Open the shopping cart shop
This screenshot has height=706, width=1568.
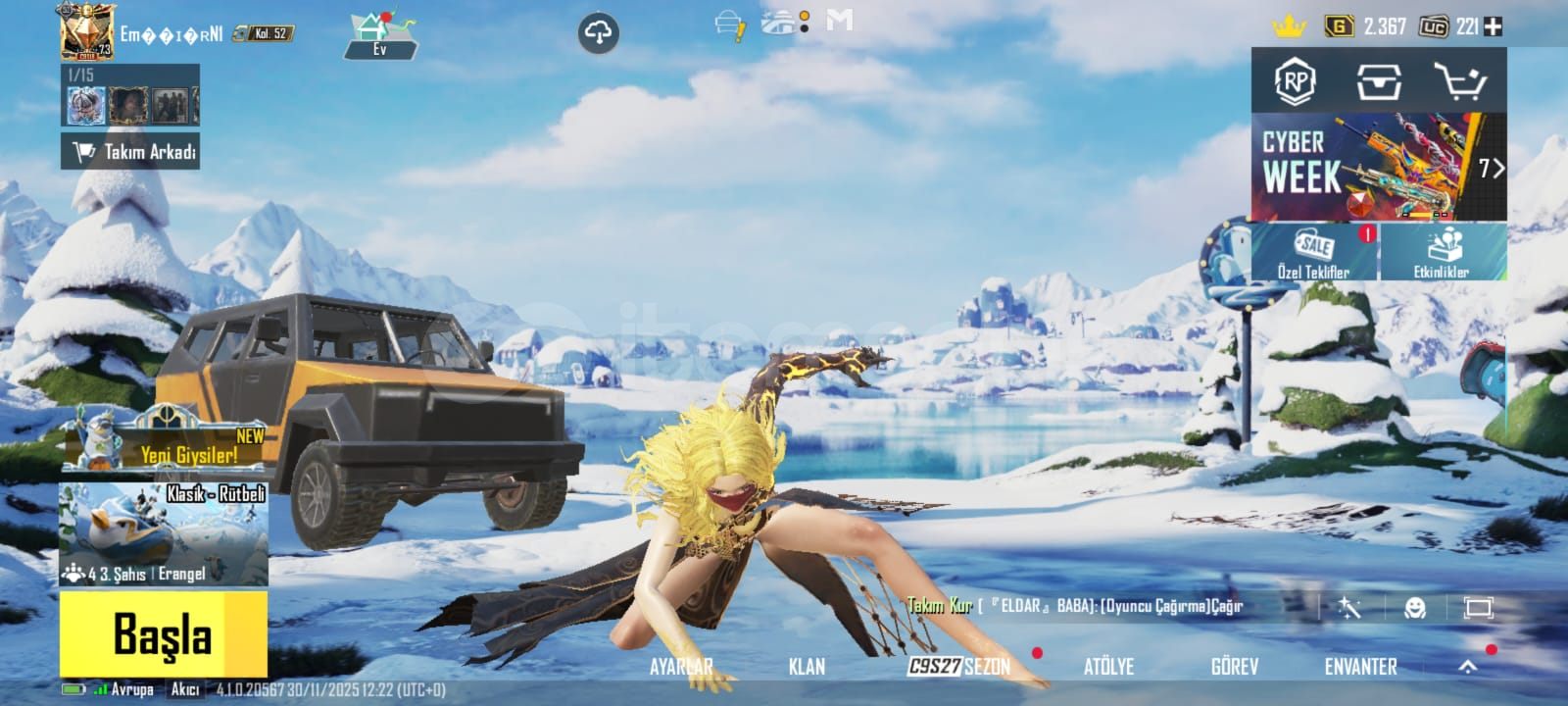[1459, 82]
